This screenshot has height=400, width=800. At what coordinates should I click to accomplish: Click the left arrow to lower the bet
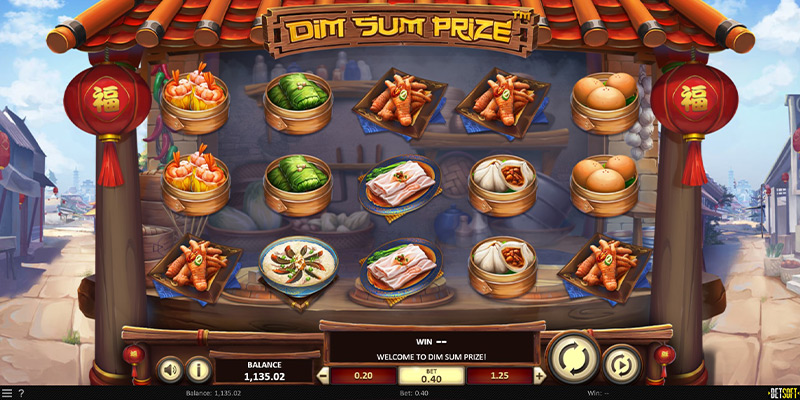click(323, 377)
